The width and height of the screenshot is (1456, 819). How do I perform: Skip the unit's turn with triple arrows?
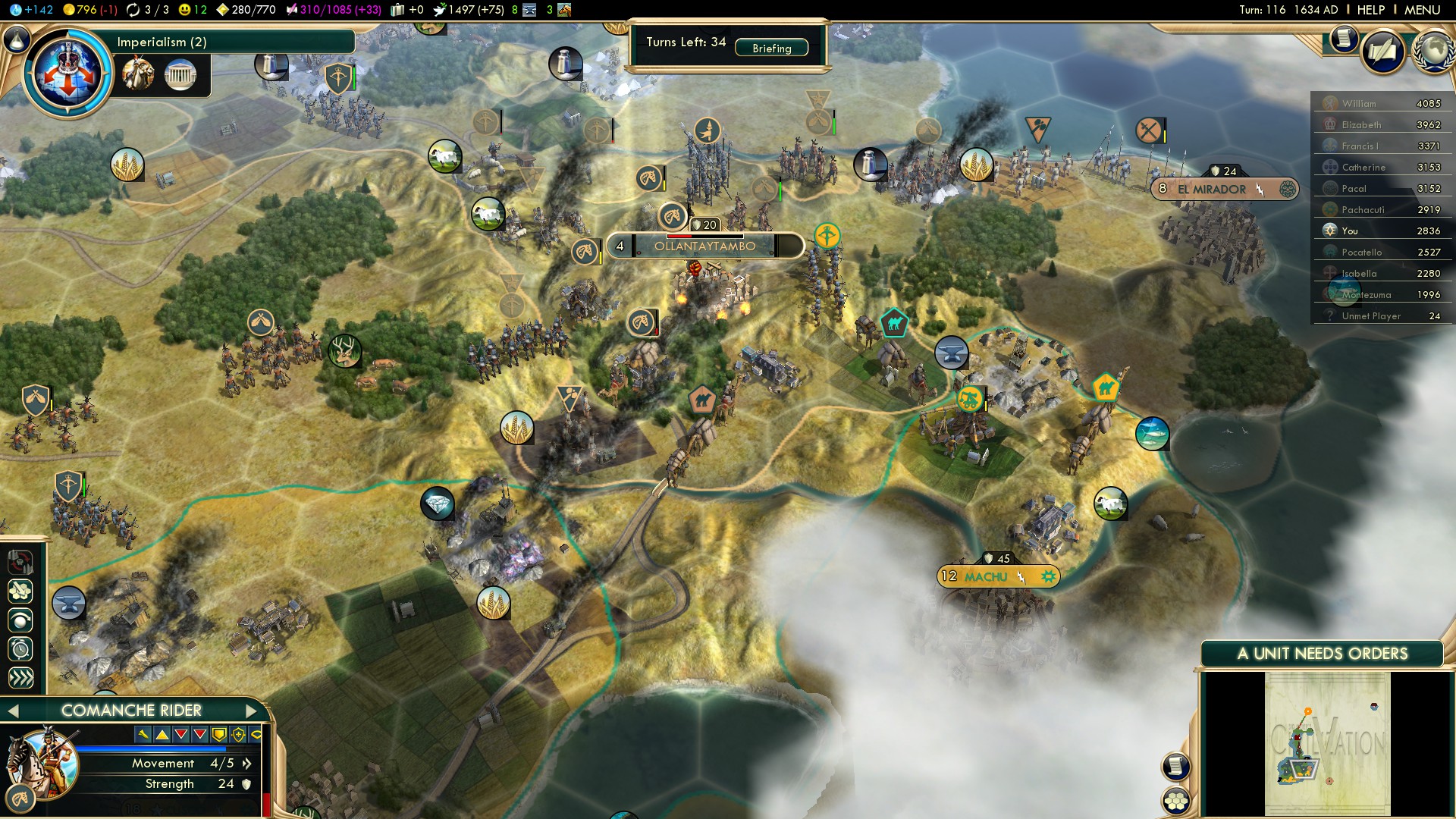(20, 678)
